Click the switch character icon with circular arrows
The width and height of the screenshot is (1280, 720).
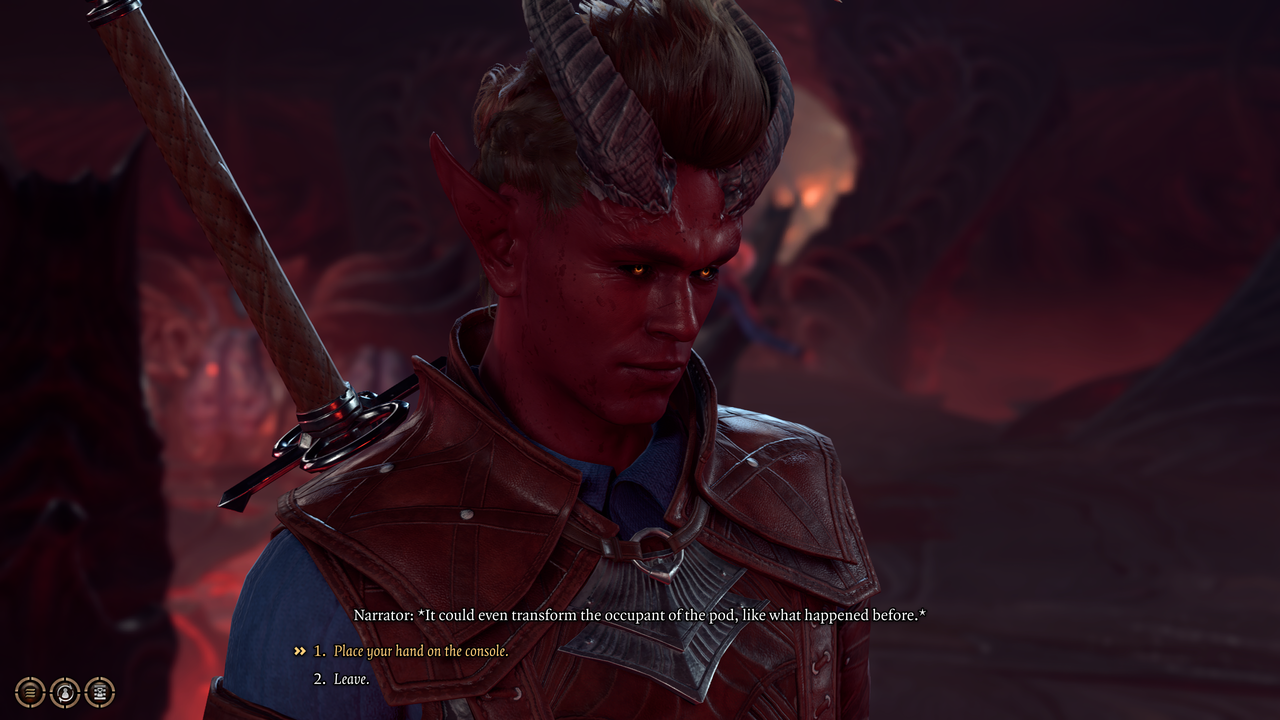[x=65, y=691]
